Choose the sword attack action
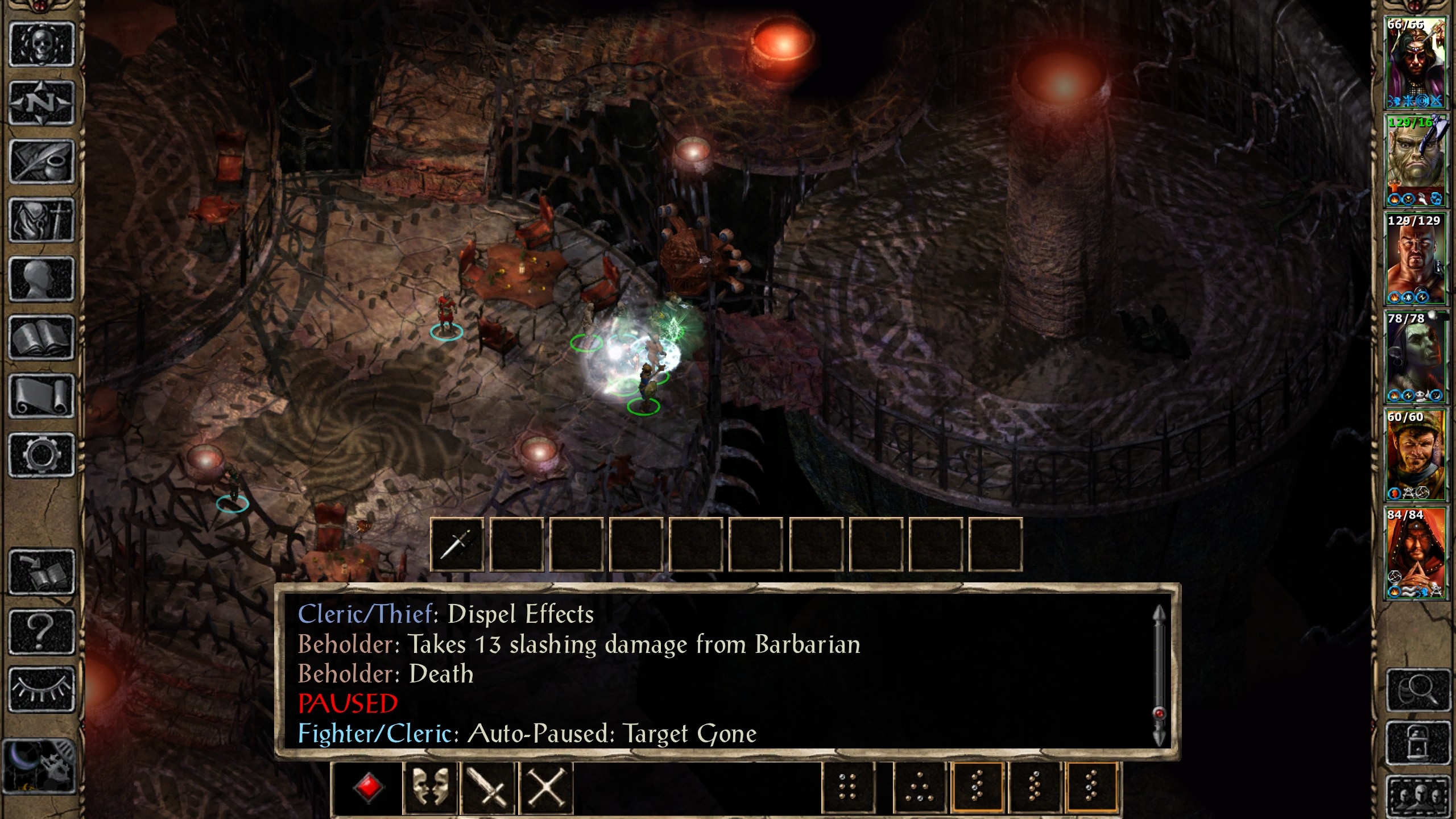 [x=487, y=788]
